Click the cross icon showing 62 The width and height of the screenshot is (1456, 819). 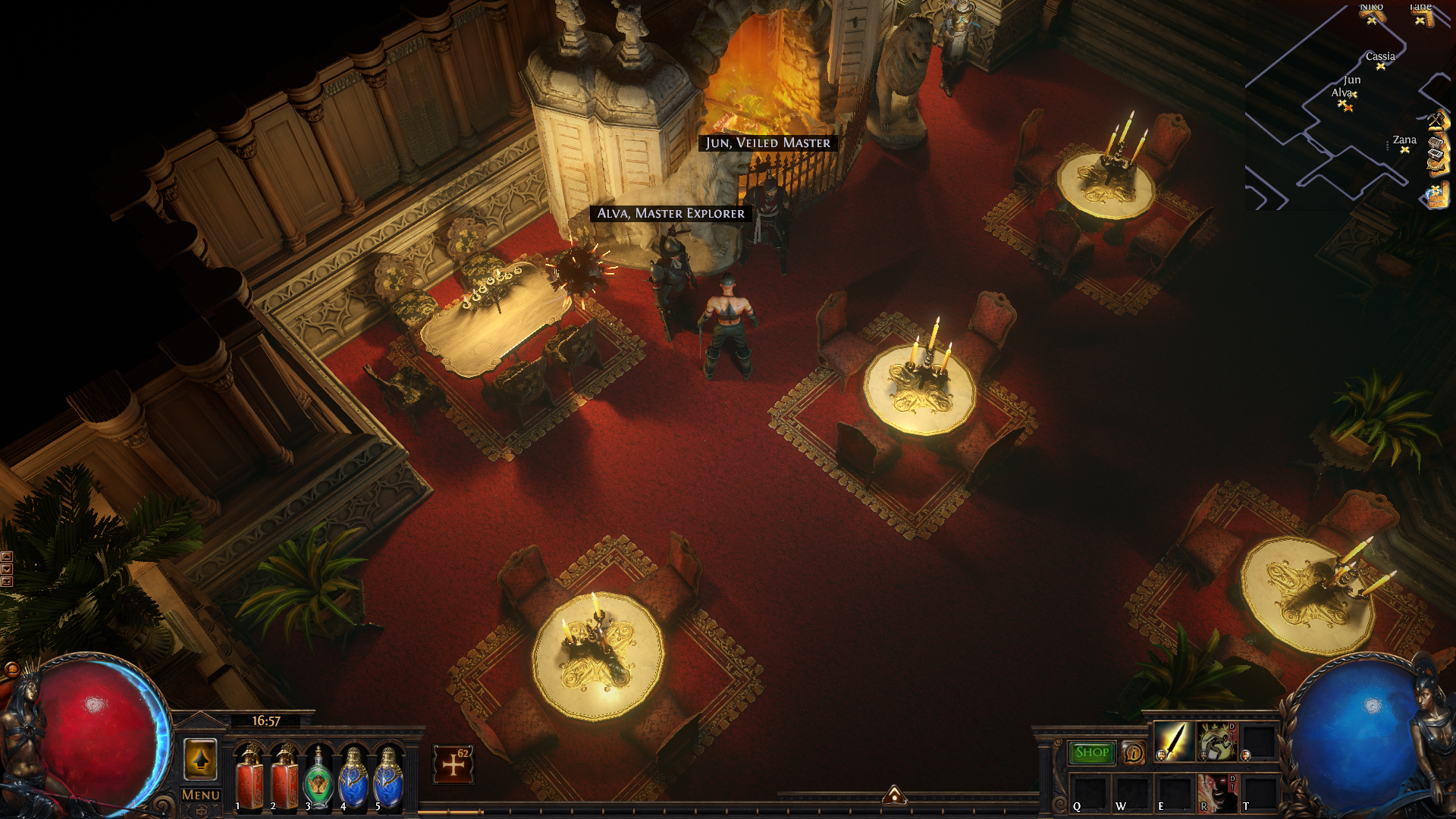tap(453, 764)
